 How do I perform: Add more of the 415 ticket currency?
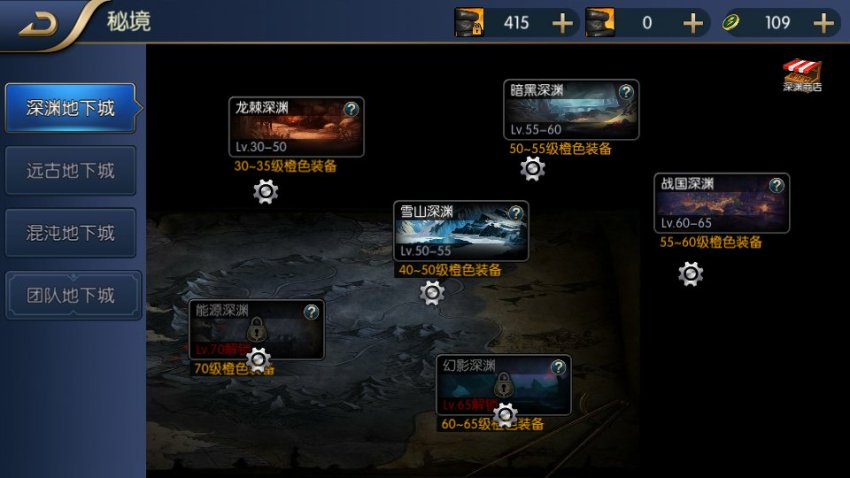coord(564,23)
